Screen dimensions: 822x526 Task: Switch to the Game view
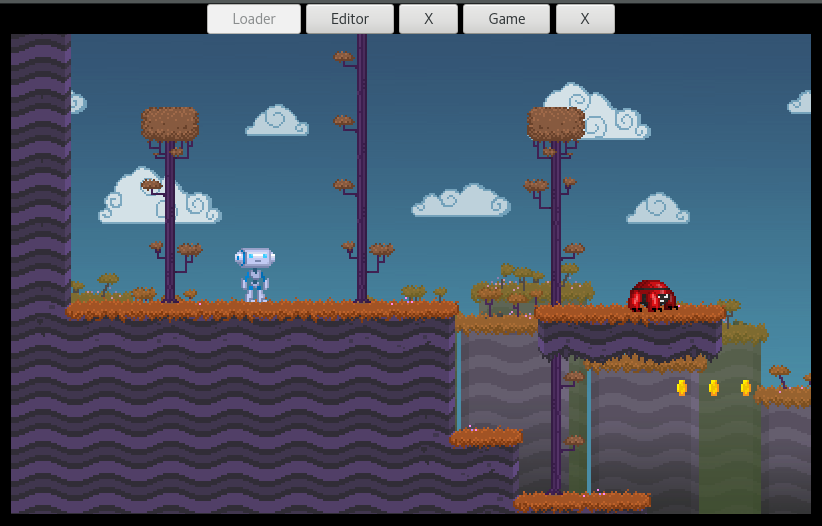pos(506,19)
